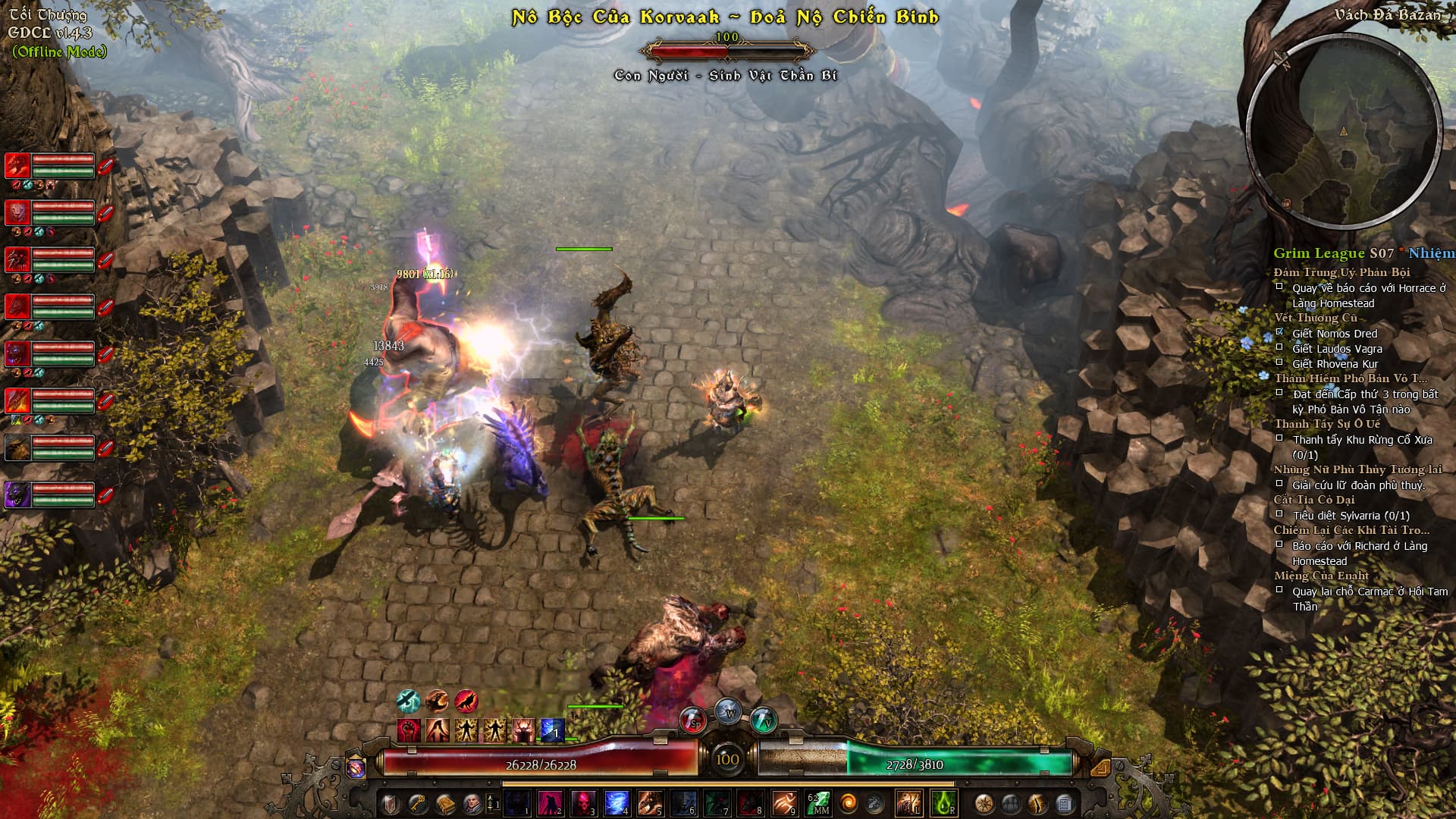Select the scarecrow pet portrait

coord(17,447)
